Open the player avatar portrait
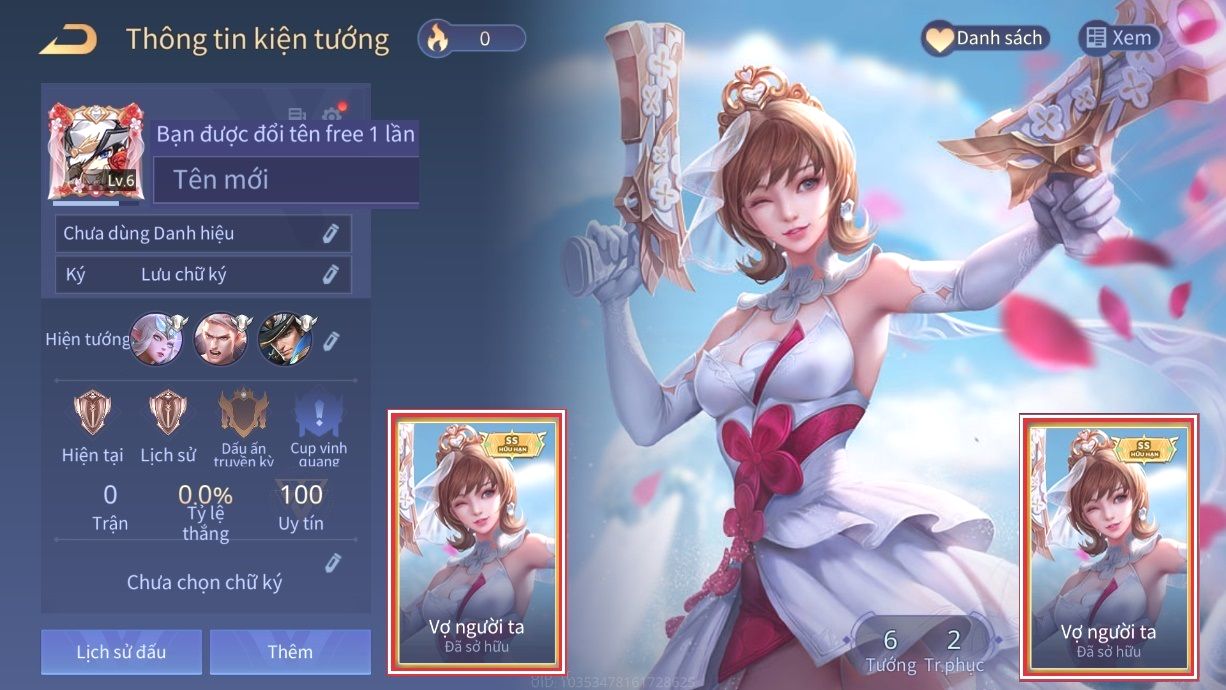The width and height of the screenshot is (1226, 690). (x=96, y=150)
